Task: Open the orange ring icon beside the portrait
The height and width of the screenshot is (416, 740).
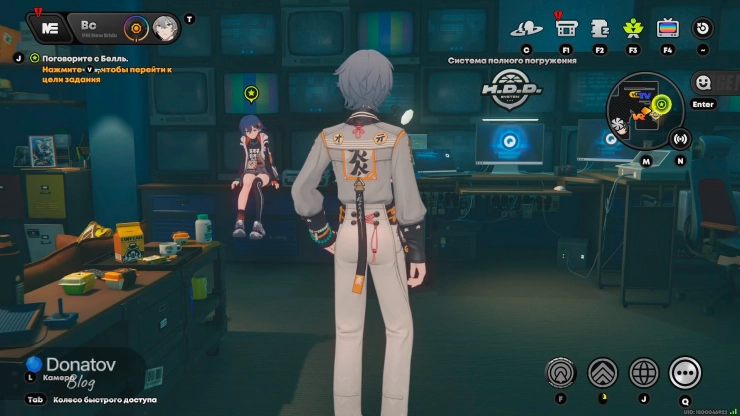Action: [x=136, y=27]
